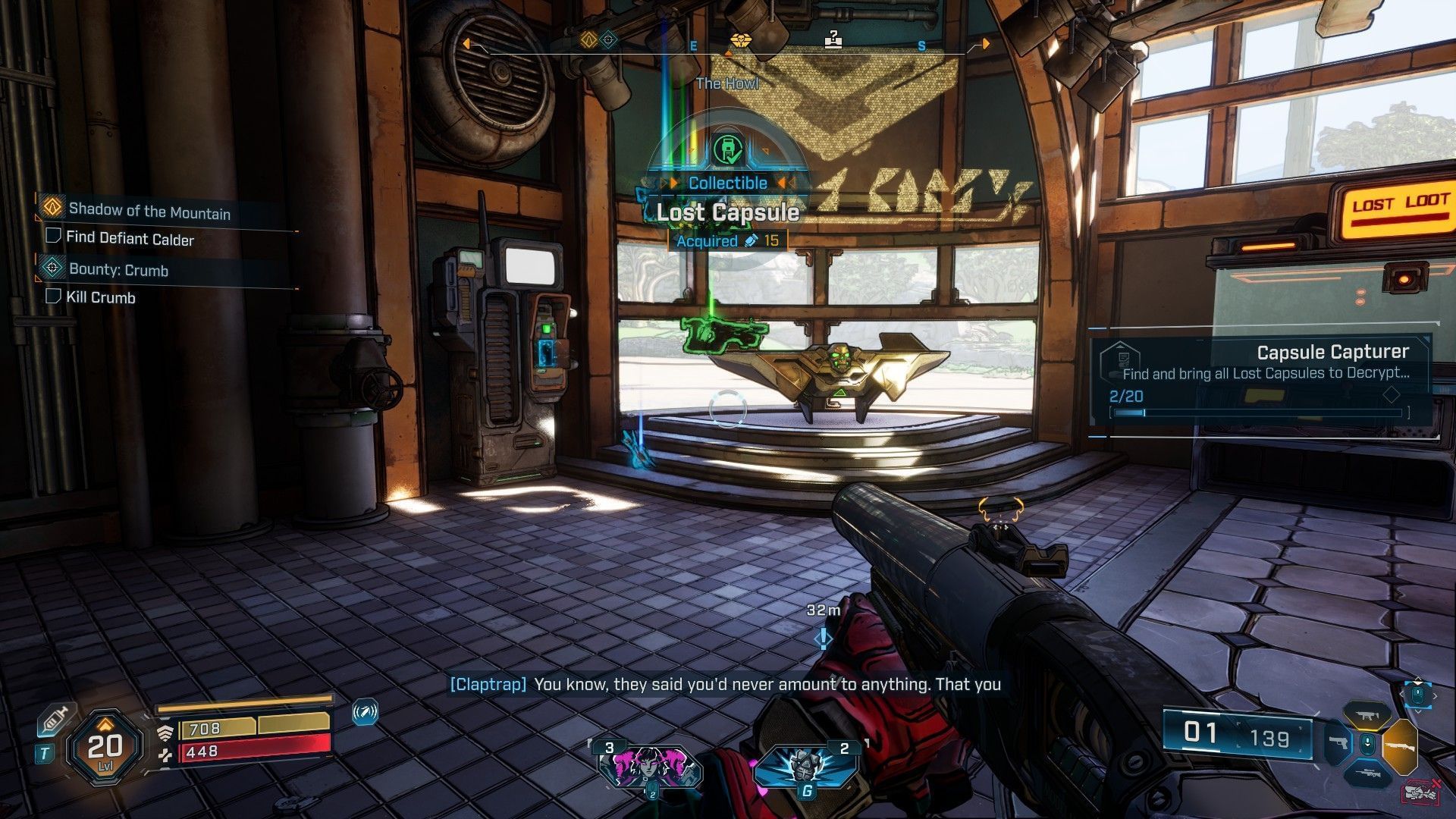Select the Shadow of the Mountain quest tracker
This screenshot has width=1456, height=819.
coord(149,212)
